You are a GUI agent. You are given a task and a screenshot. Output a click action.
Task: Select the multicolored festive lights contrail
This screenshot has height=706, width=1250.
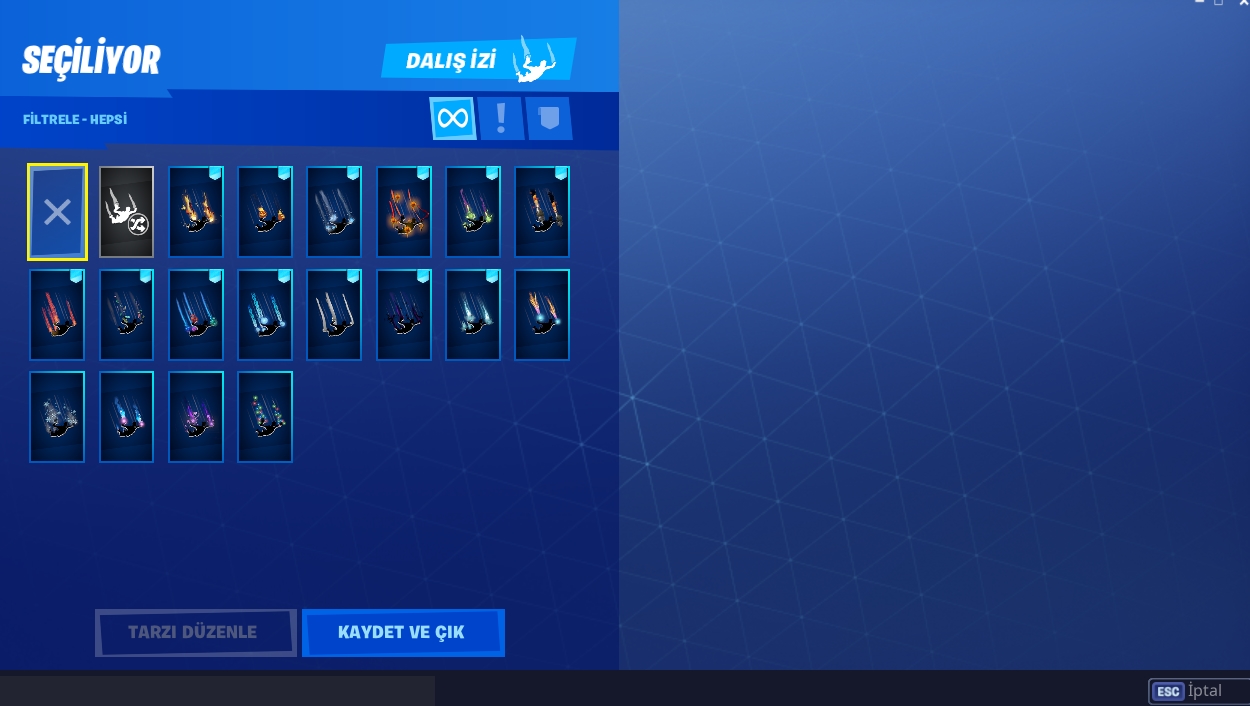[x=265, y=417]
